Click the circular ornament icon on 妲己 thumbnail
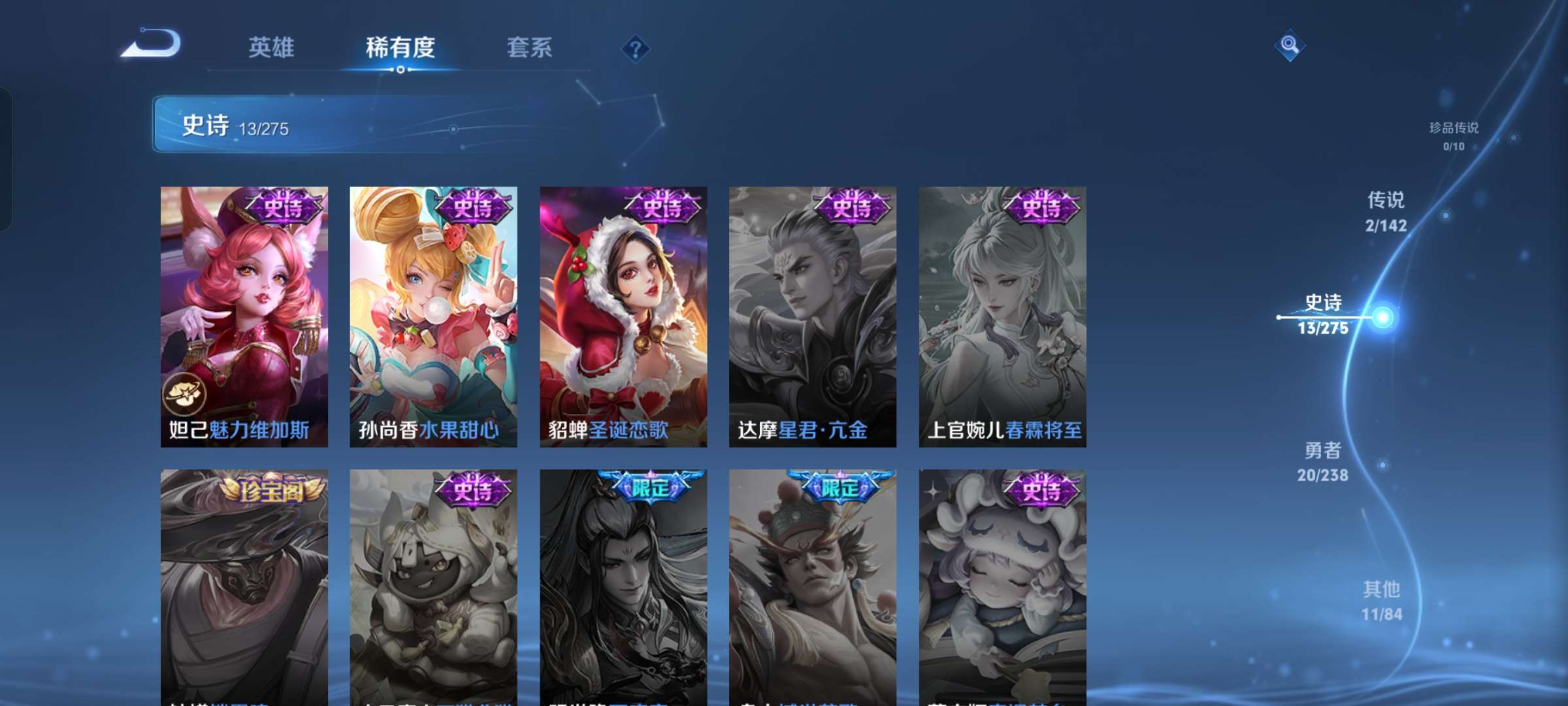The height and width of the screenshot is (706, 1568). pos(185,394)
